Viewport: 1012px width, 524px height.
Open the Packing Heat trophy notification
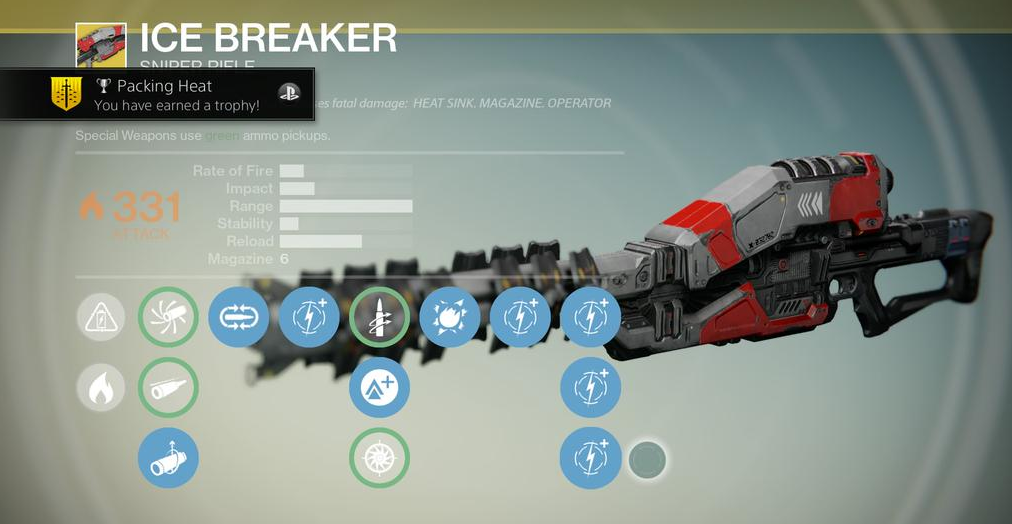pyautogui.click(x=157, y=95)
